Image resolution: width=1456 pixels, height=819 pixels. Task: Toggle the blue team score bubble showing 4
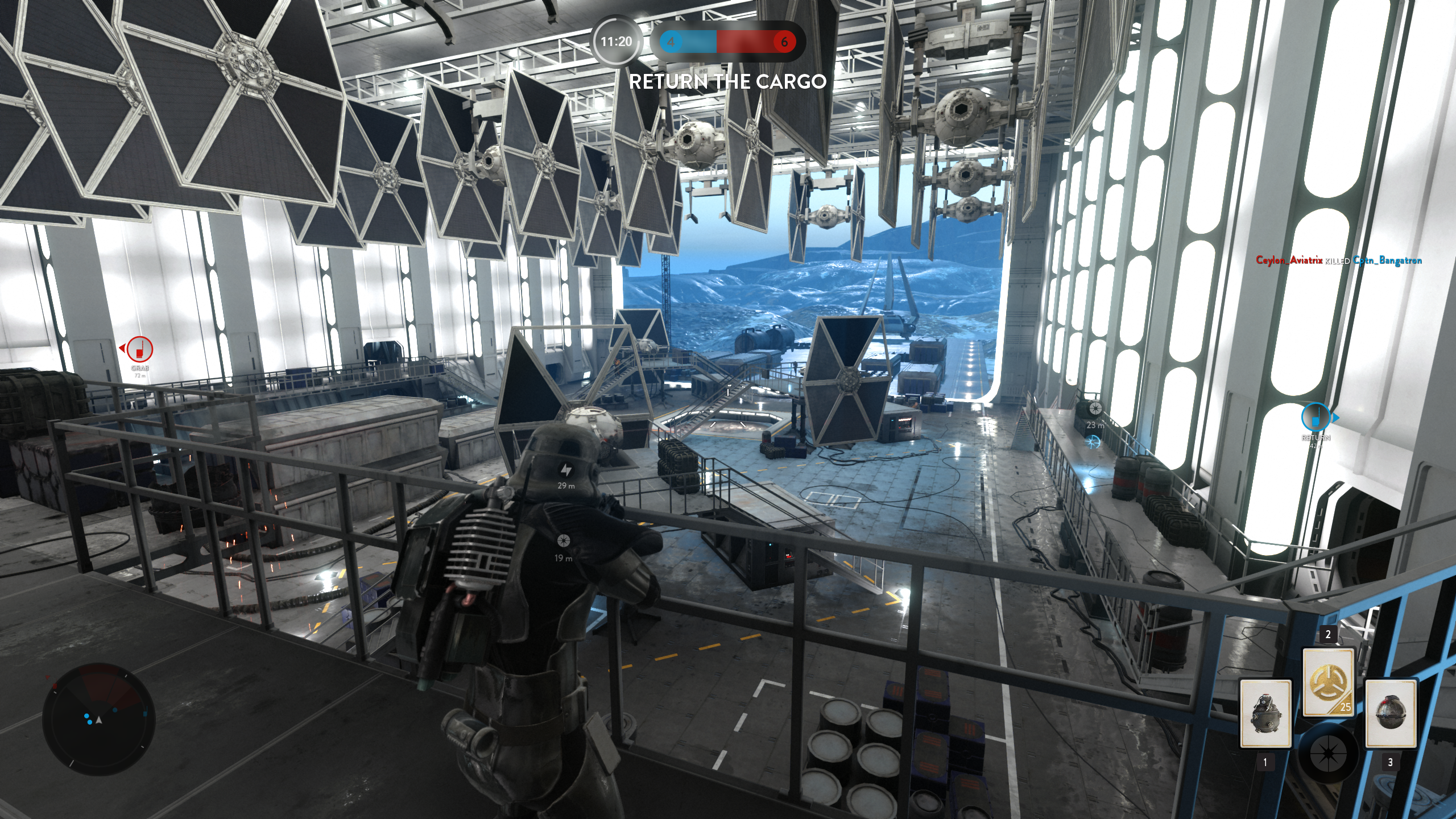point(671,42)
